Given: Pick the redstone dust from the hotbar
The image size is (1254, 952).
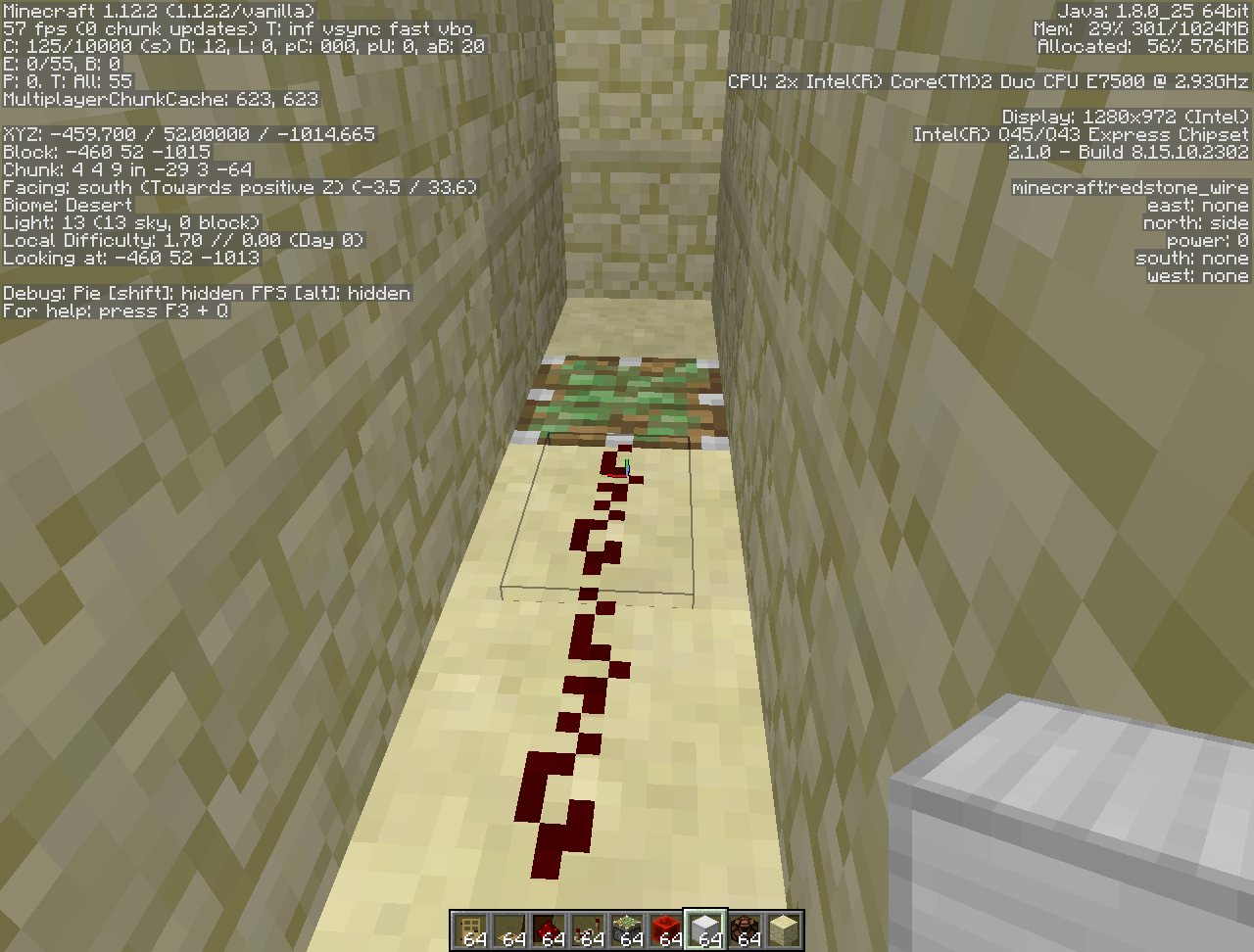Looking at the screenshot, I should pyautogui.click(x=551, y=925).
